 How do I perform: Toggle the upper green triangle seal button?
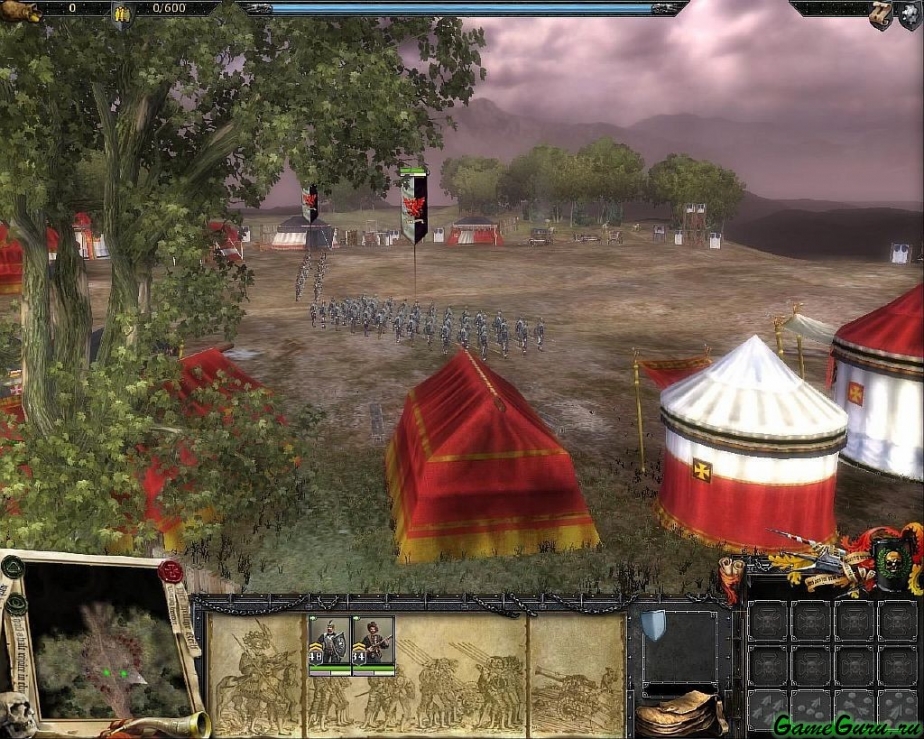click(12, 567)
